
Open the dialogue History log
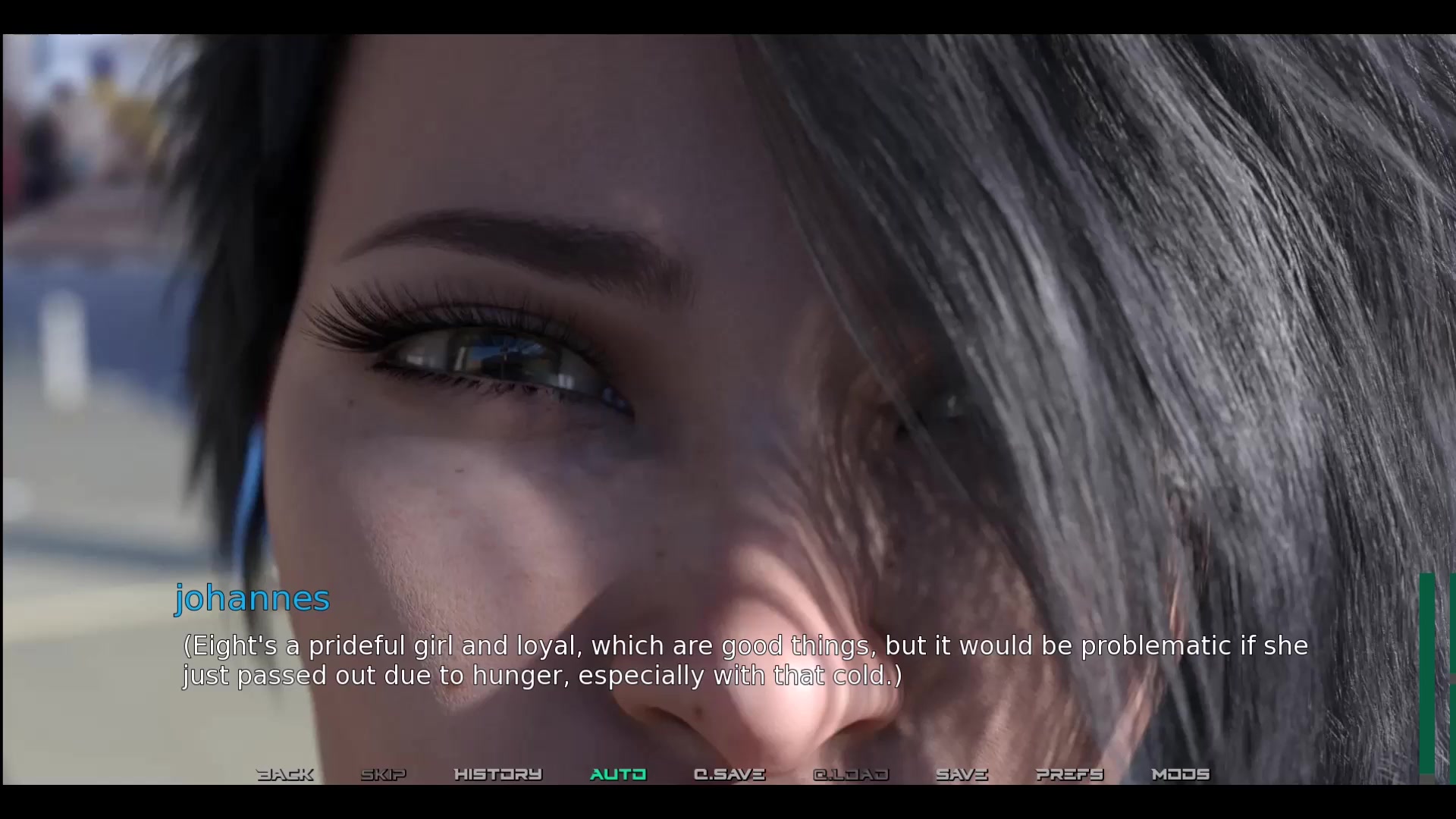[x=497, y=774]
